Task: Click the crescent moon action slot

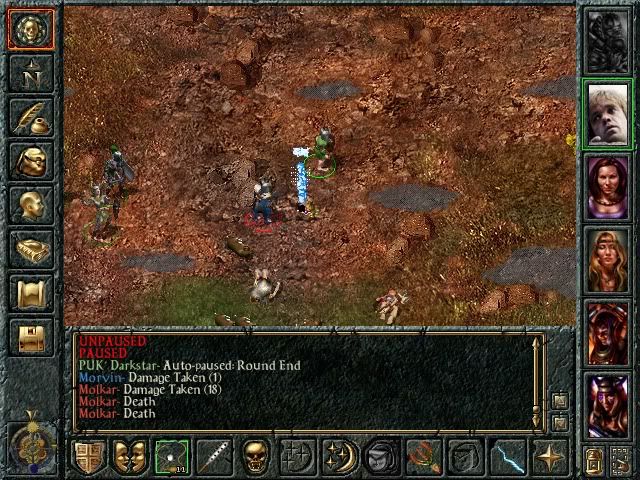Action: pos(339,457)
